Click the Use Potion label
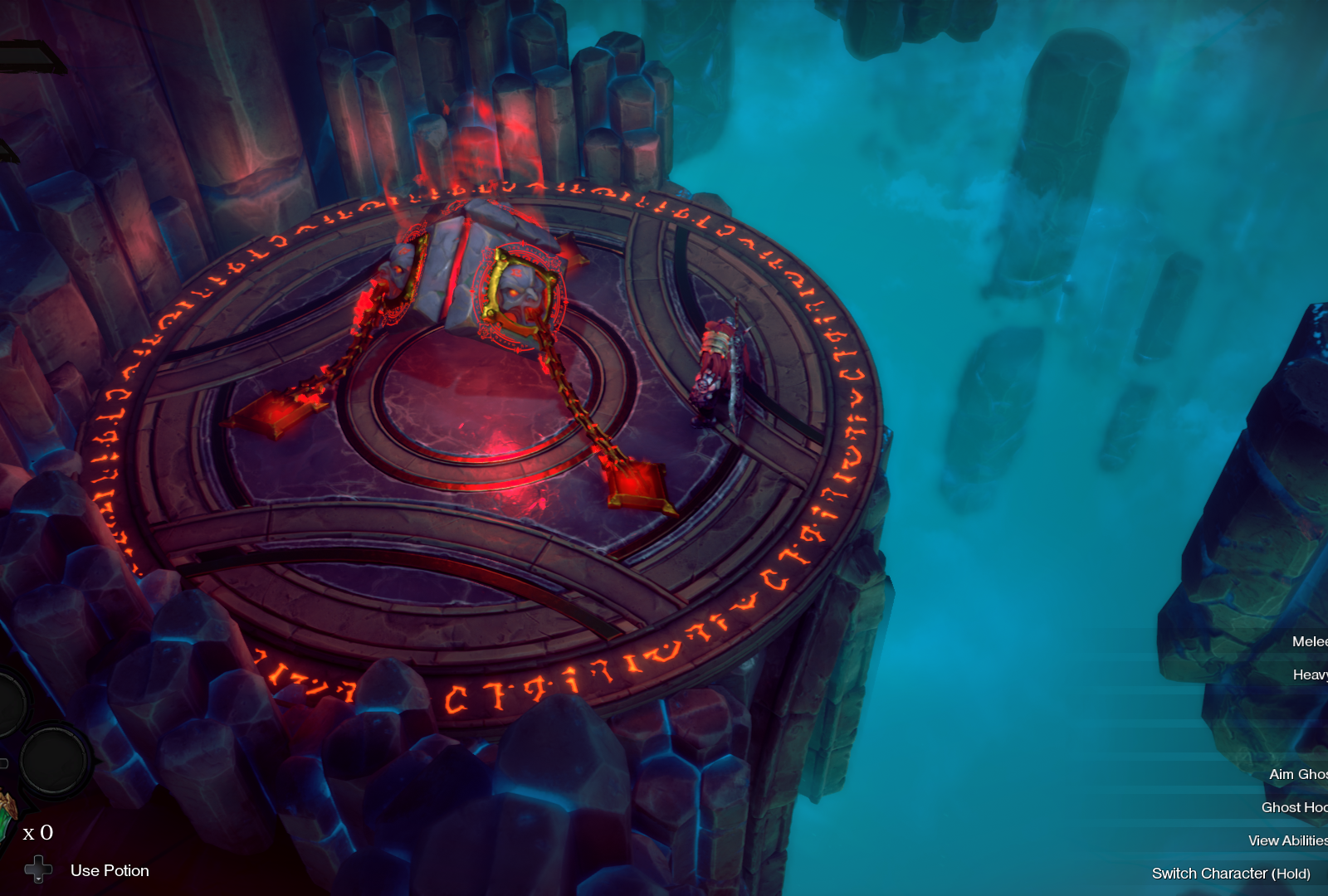The image size is (1328, 896). (110, 870)
